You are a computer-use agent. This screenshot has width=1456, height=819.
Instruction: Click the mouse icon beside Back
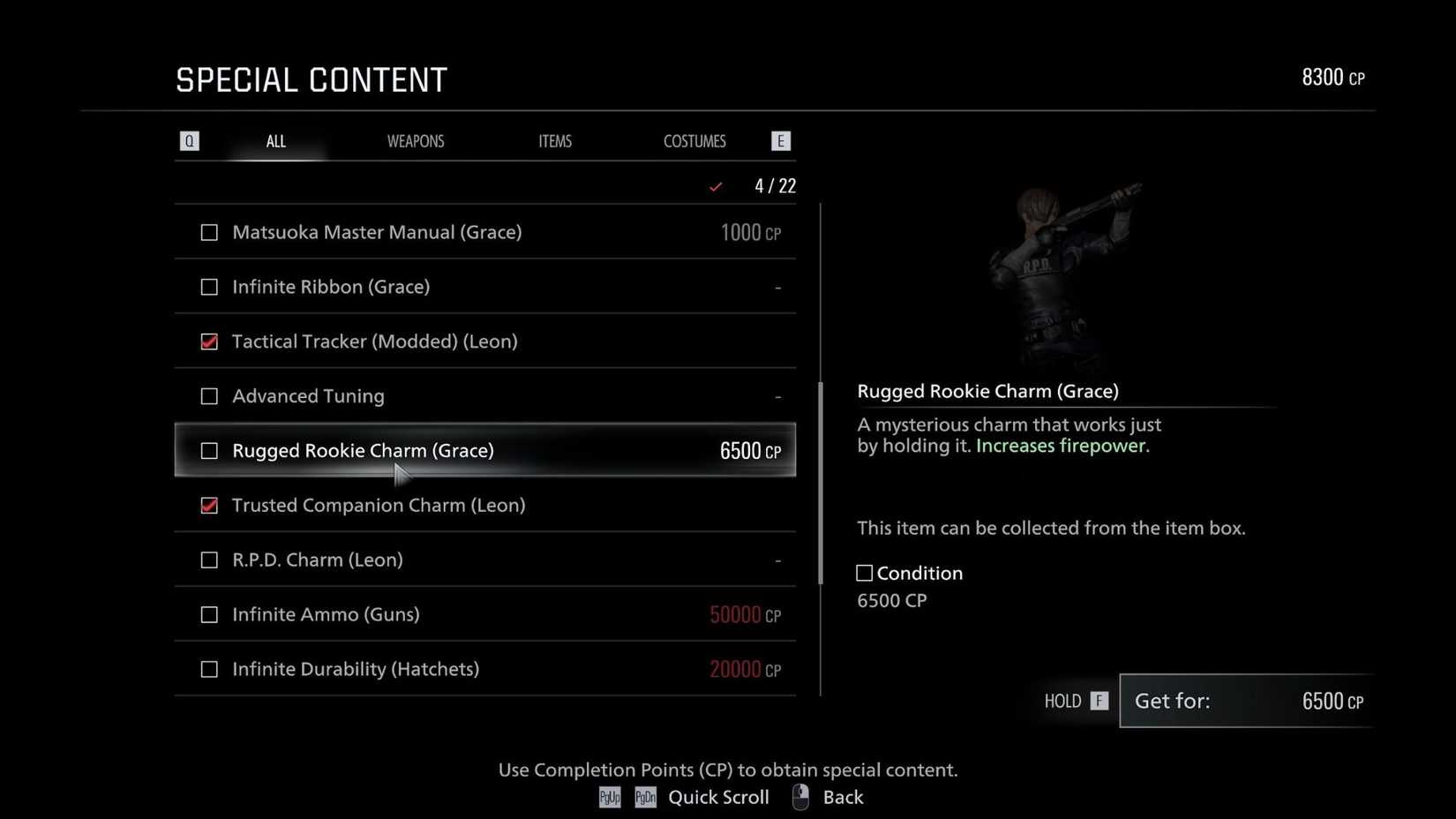click(x=799, y=796)
